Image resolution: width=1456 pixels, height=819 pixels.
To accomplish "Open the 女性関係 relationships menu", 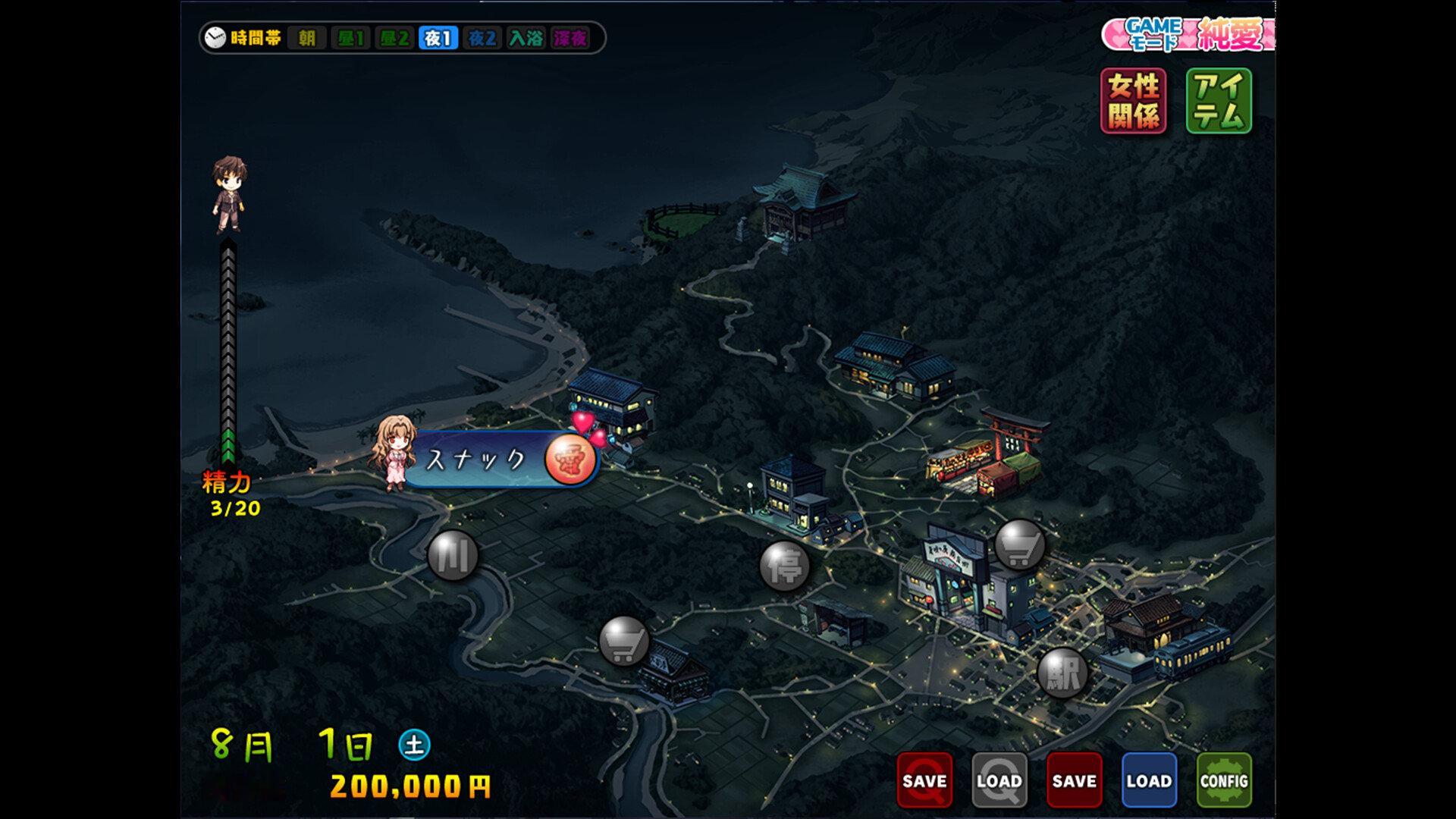I will (1133, 101).
